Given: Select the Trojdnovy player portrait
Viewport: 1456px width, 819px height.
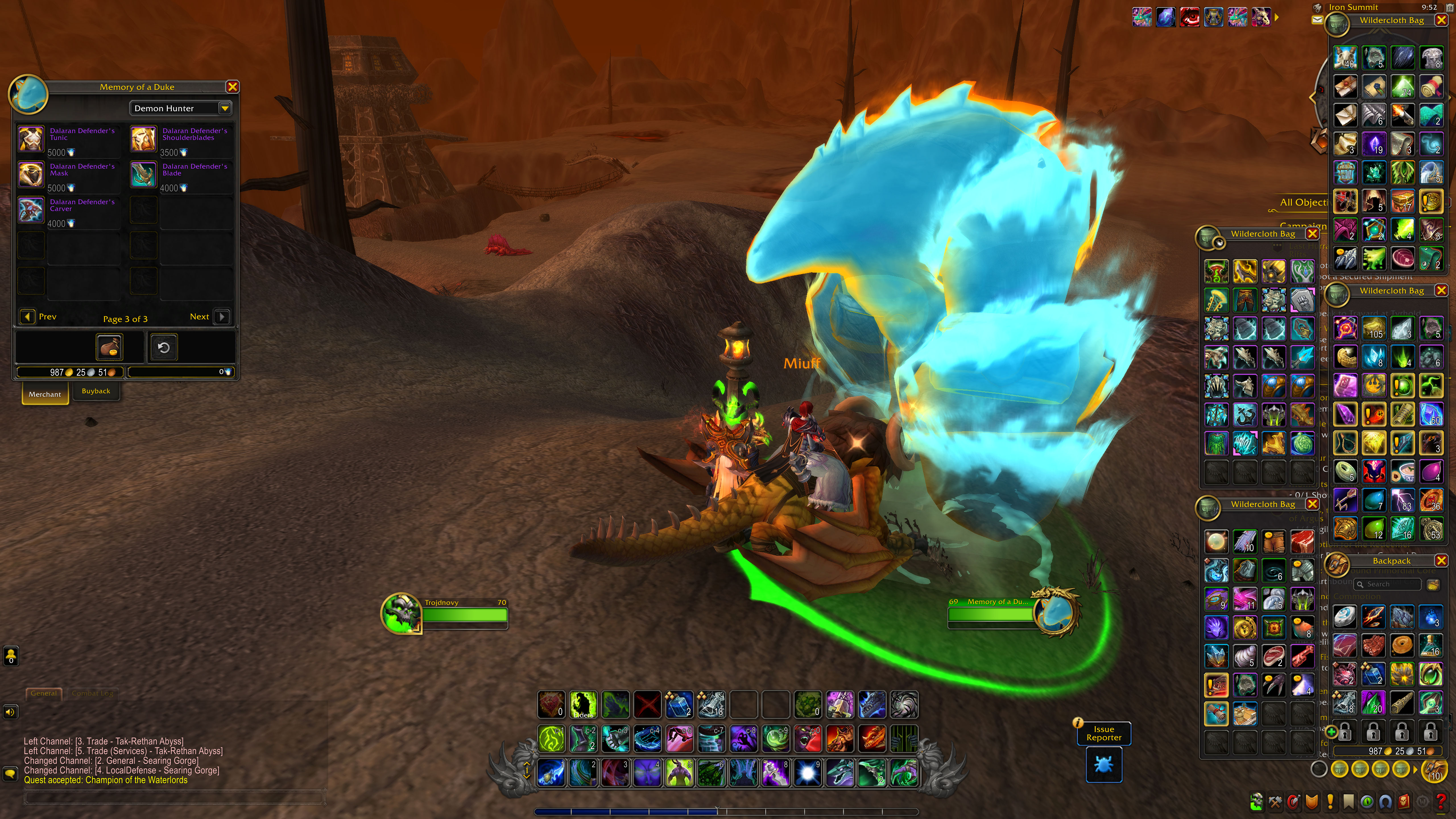Looking at the screenshot, I should click(401, 613).
